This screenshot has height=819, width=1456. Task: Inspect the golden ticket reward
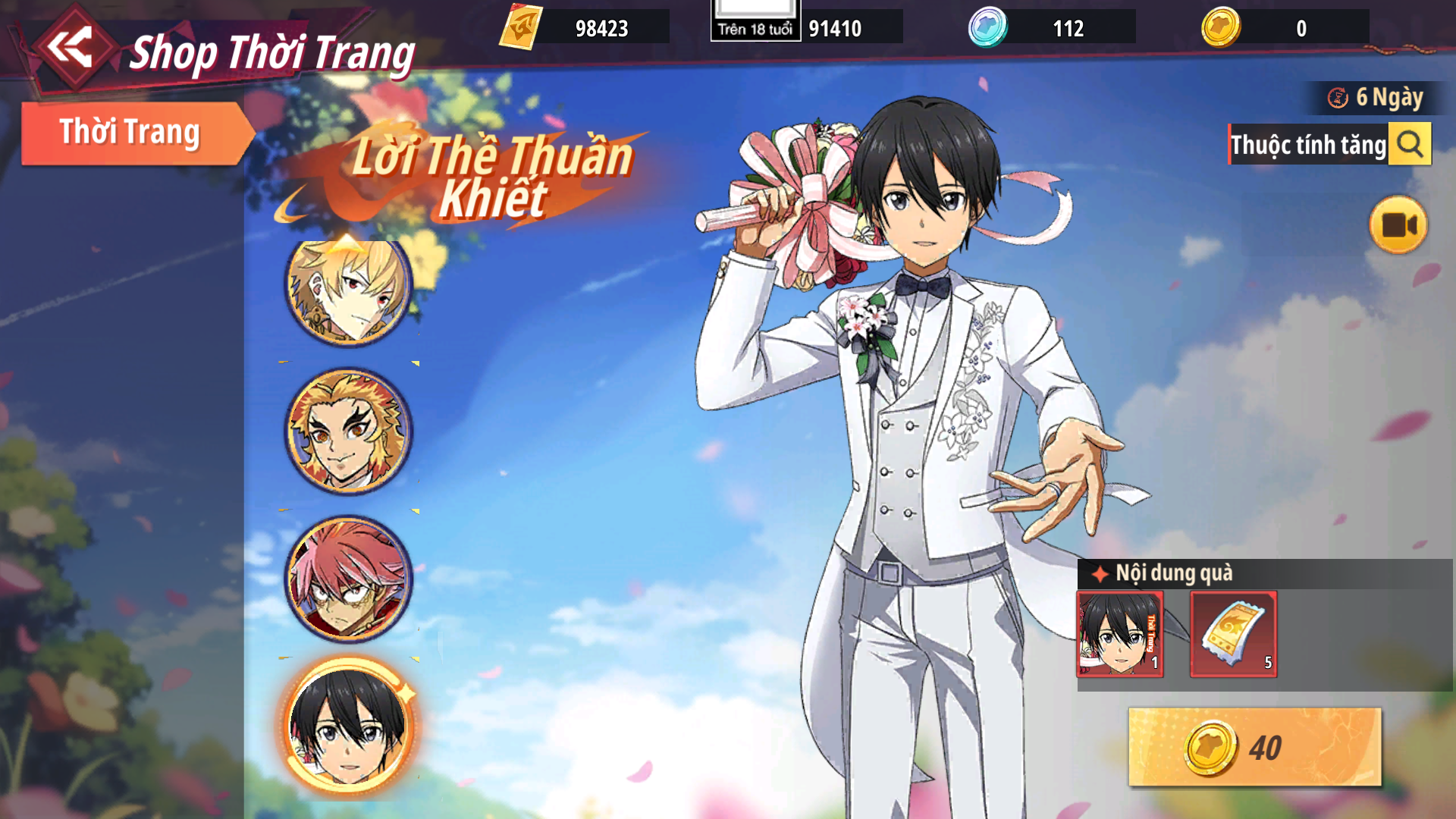tap(1234, 634)
